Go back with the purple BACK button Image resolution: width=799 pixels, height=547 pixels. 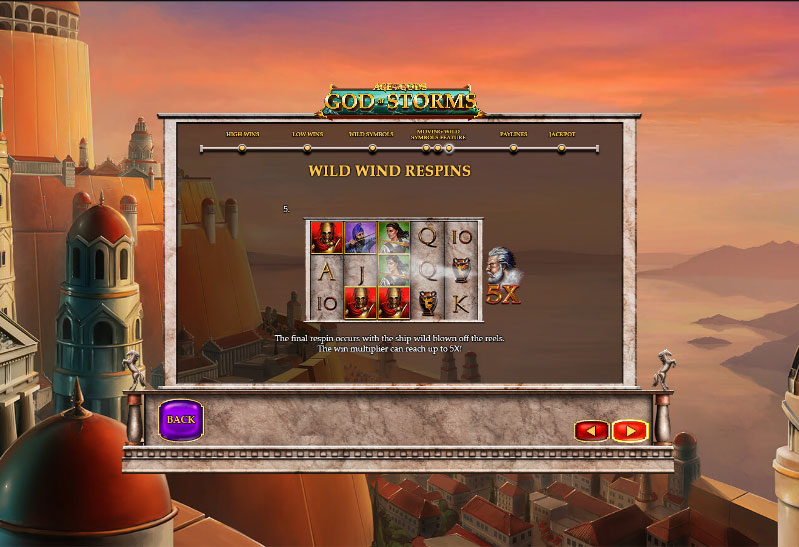(x=181, y=420)
